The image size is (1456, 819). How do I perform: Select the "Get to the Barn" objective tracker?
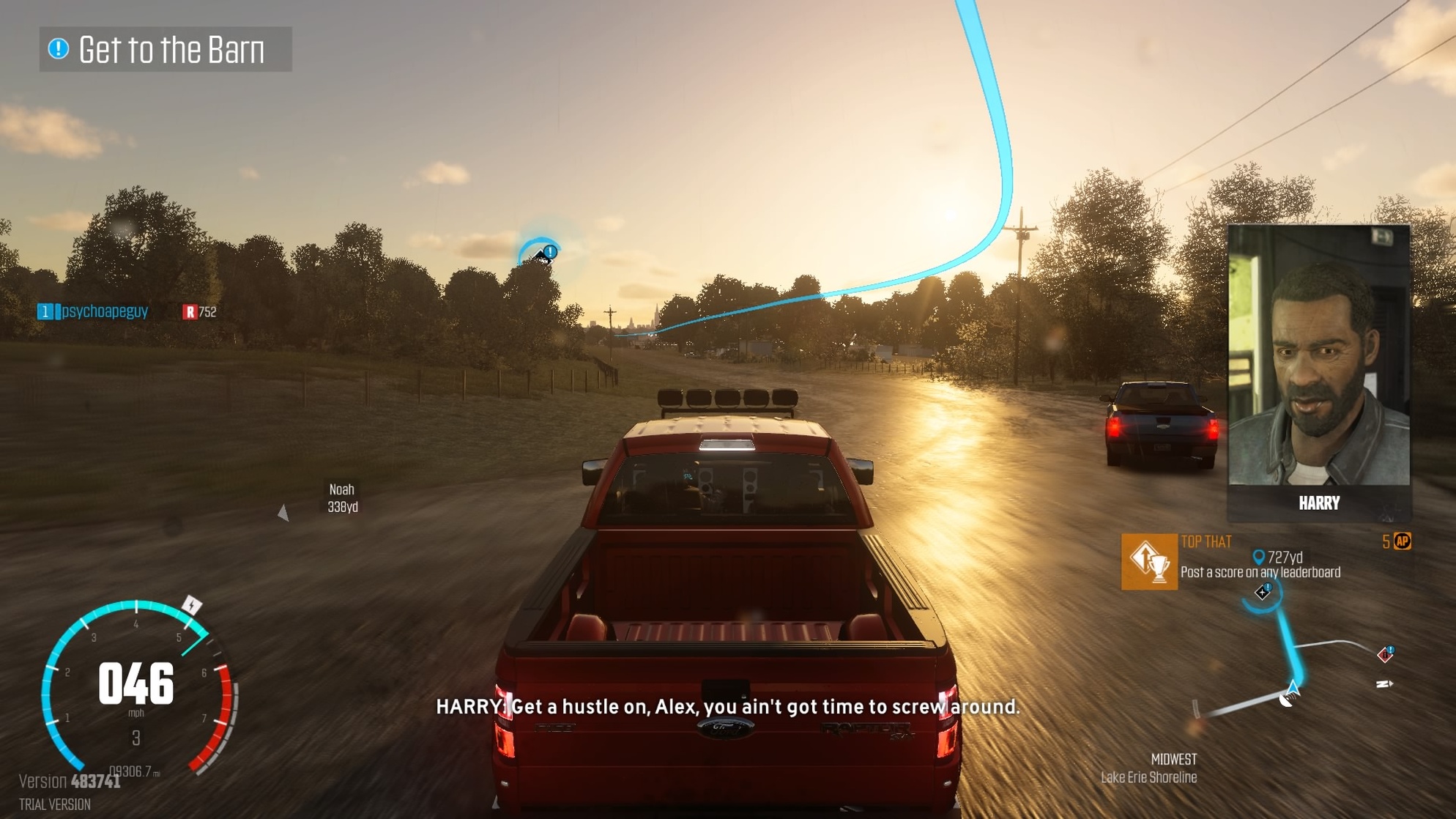tap(166, 50)
